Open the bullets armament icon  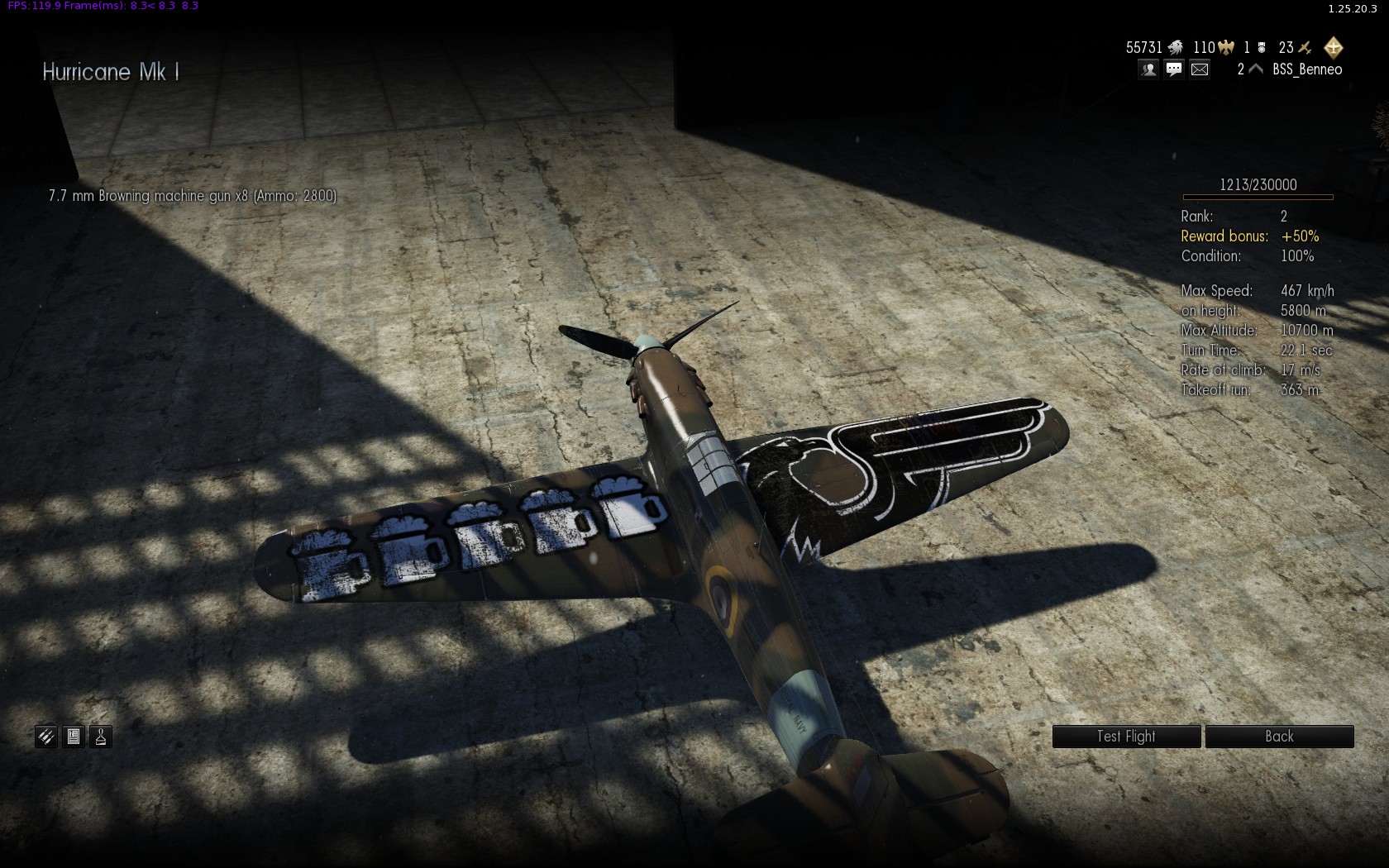46,737
